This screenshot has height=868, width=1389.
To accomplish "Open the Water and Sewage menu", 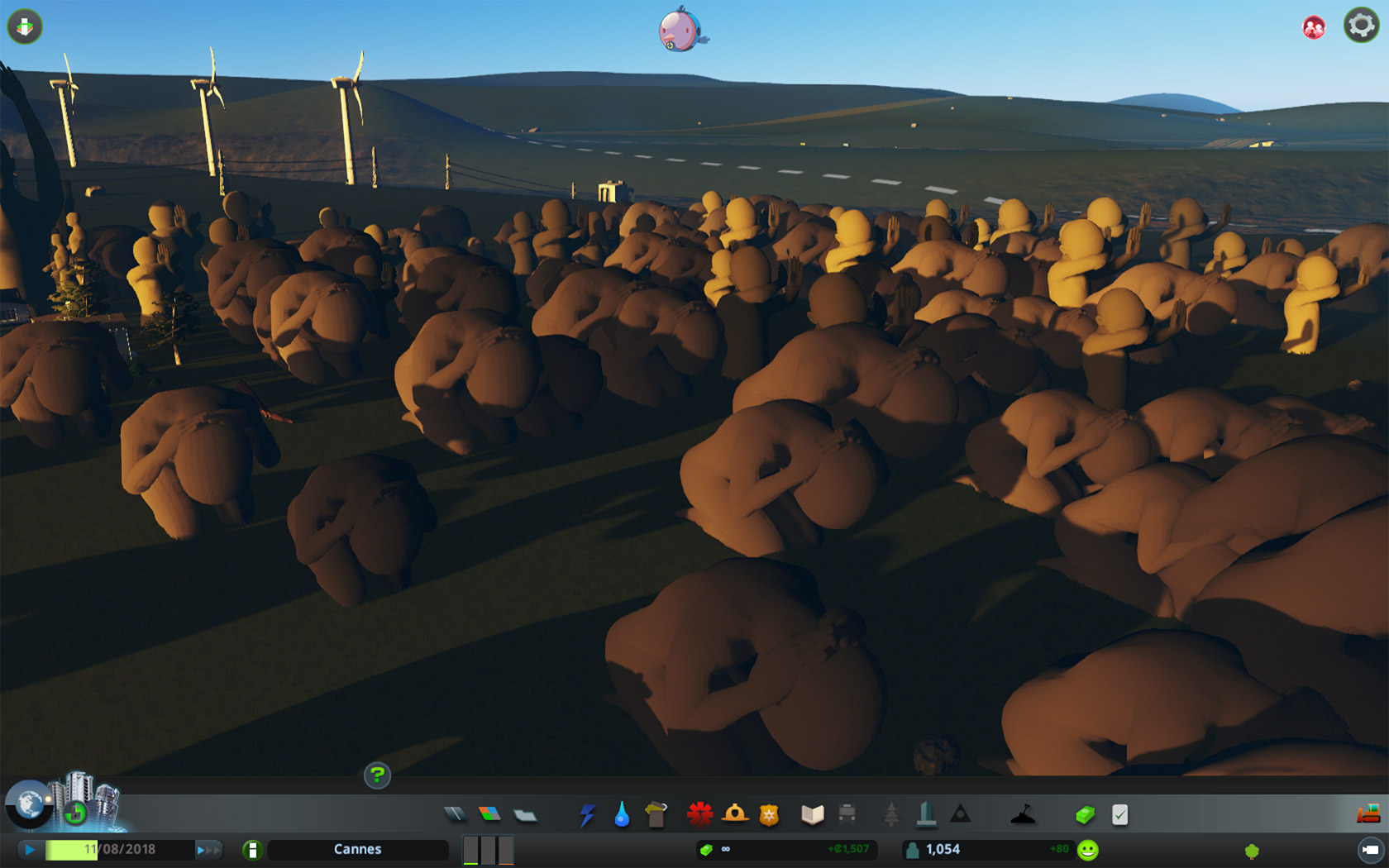I will click(622, 815).
